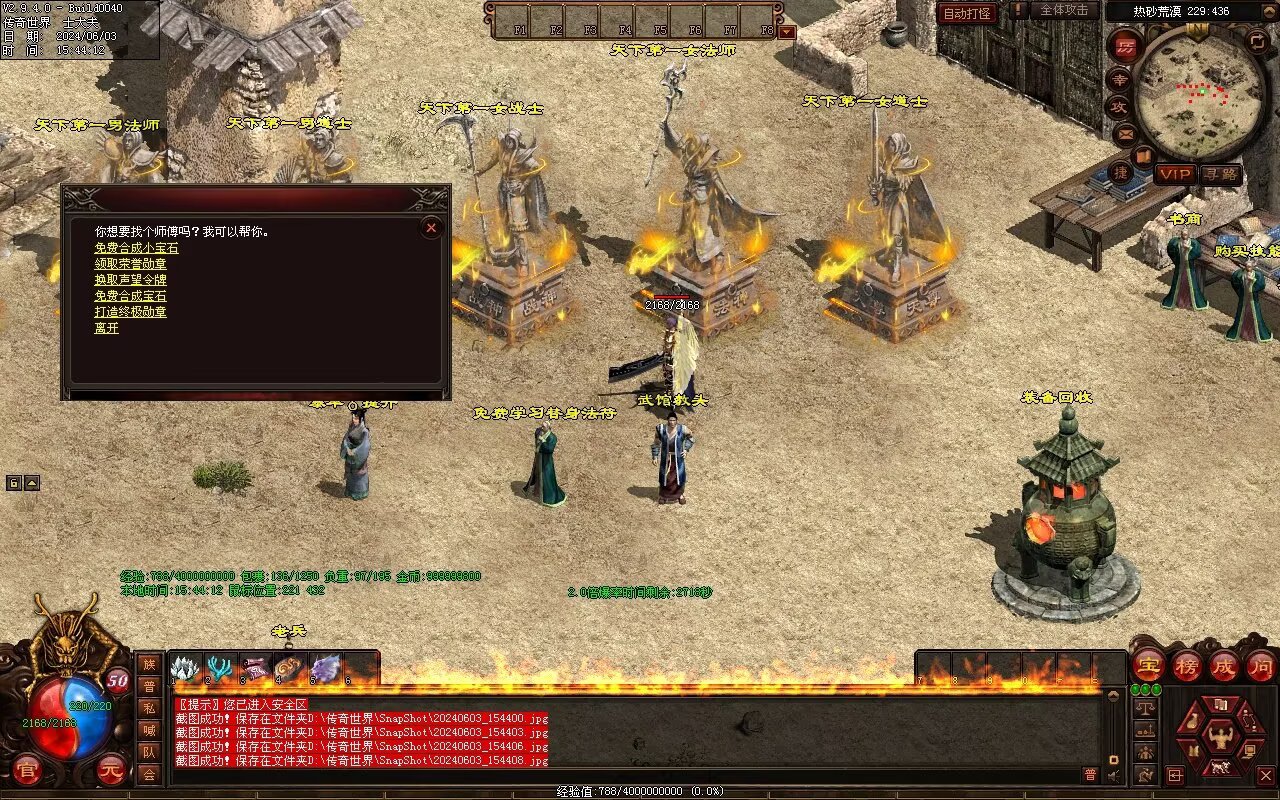This screenshot has height=800, width=1280.
Task: Toggle the 自动打怪 auto-fight button
Action: tap(967, 13)
